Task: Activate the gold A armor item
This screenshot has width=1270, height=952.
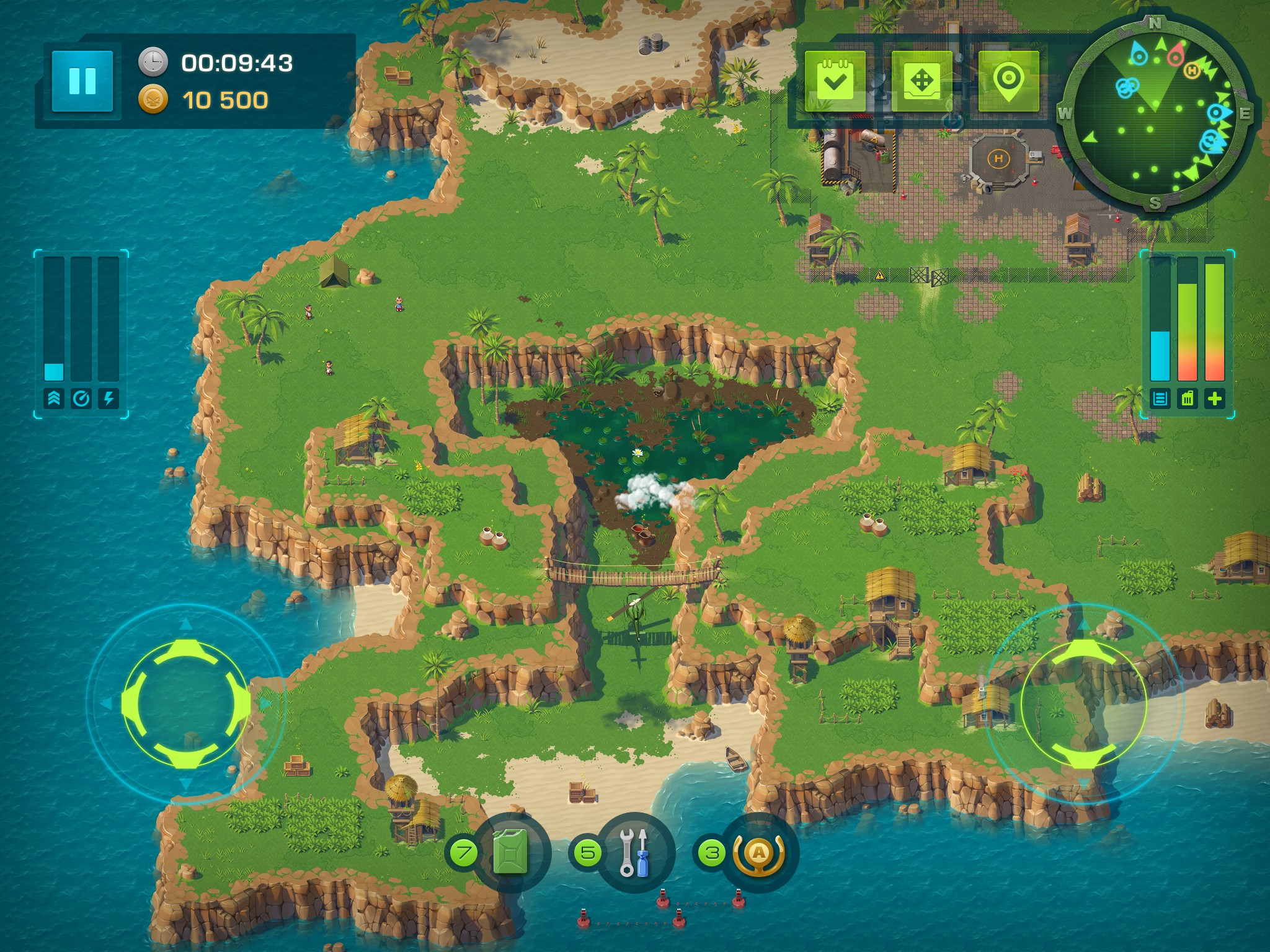Action: (758, 853)
